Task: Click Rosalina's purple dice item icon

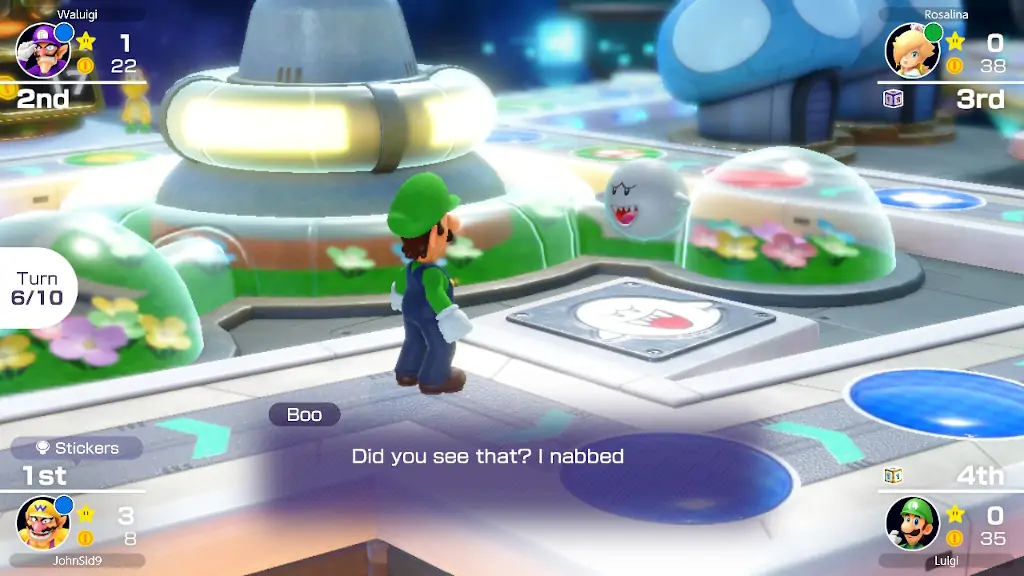Action: (894, 98)
